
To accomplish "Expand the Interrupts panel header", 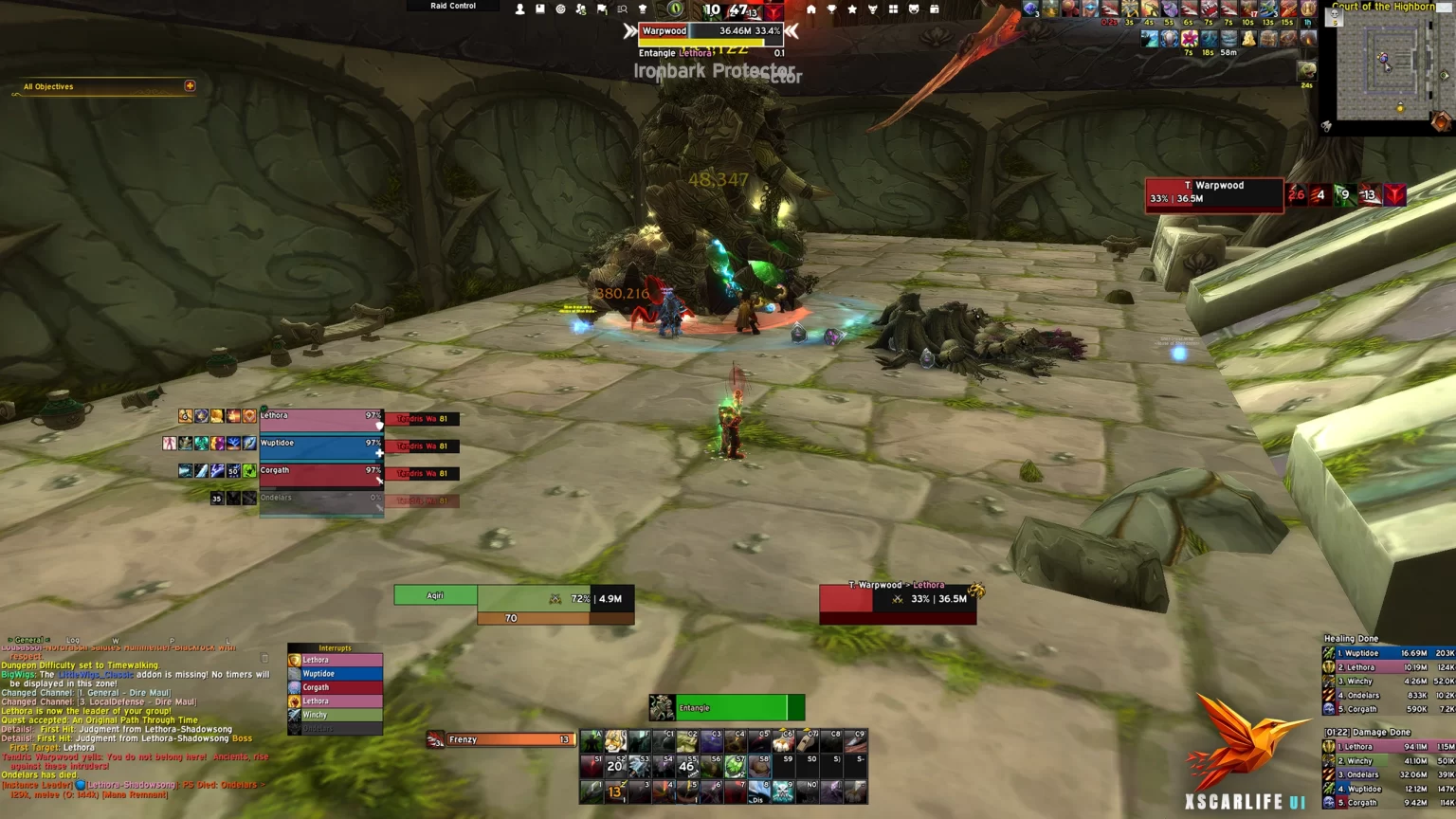I will pyautogui.click(x=334, y=647).
